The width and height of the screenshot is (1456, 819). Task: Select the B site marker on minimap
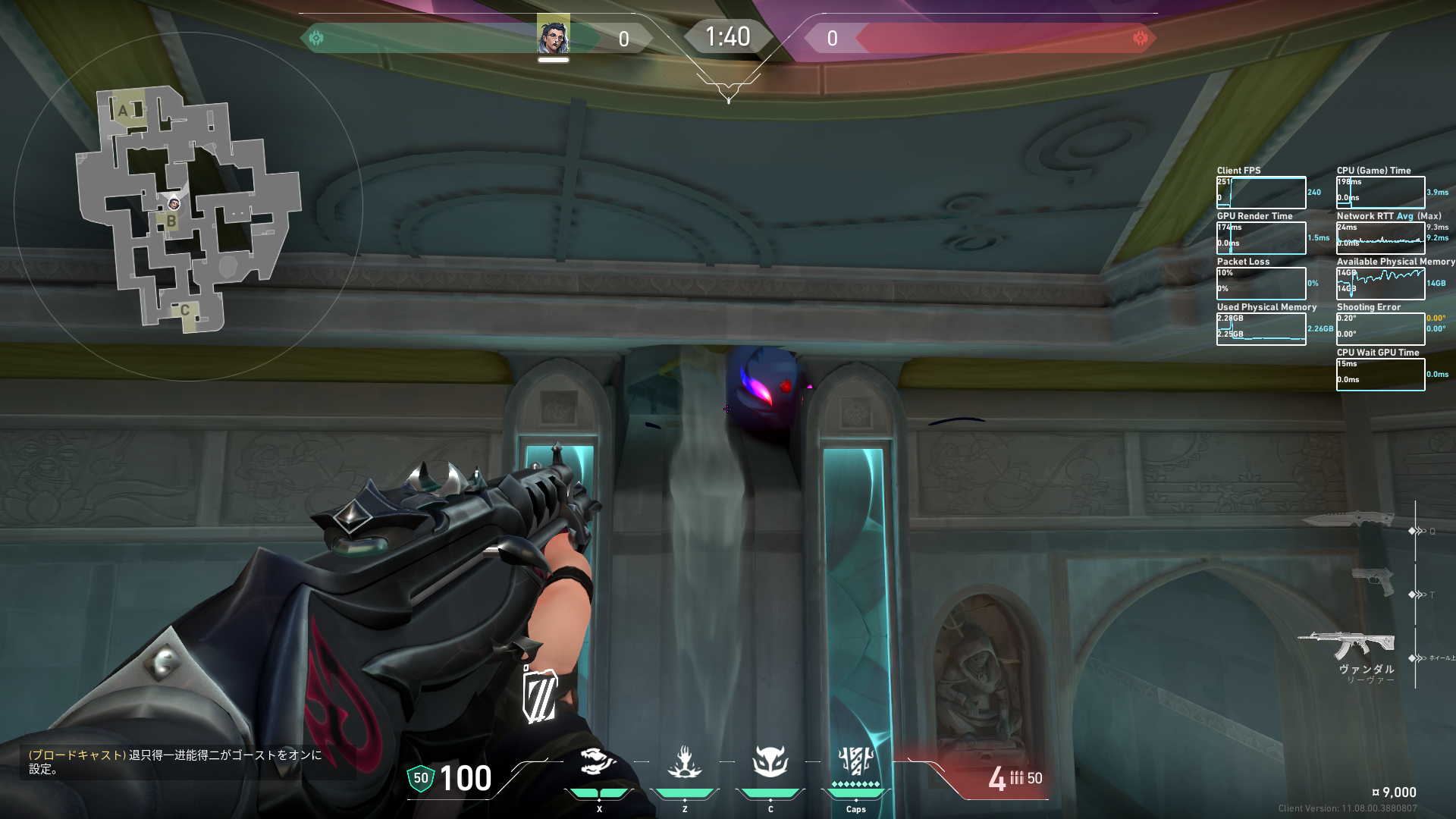pos(171,221)
